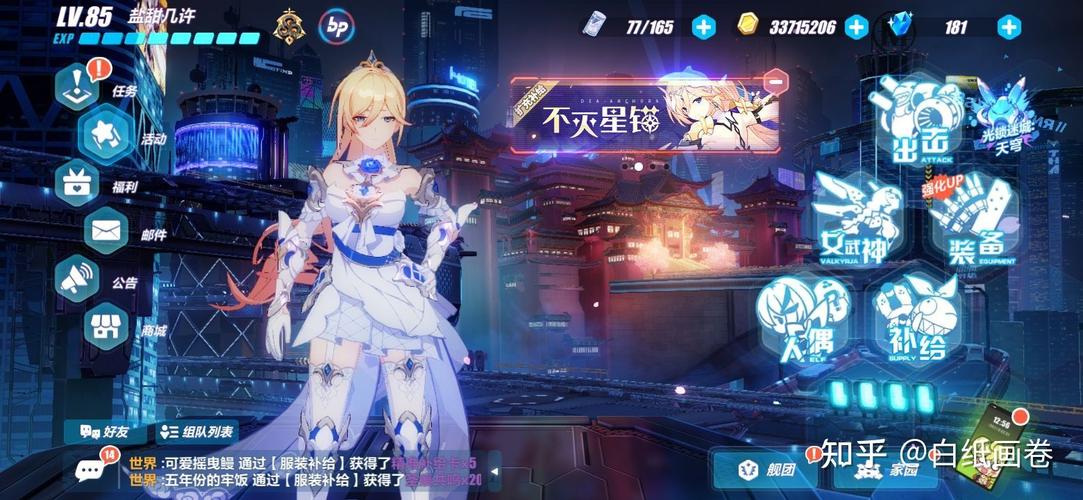Open the 活动 events menu
This screenshot has height=500, width=1083.
point(107,134)
